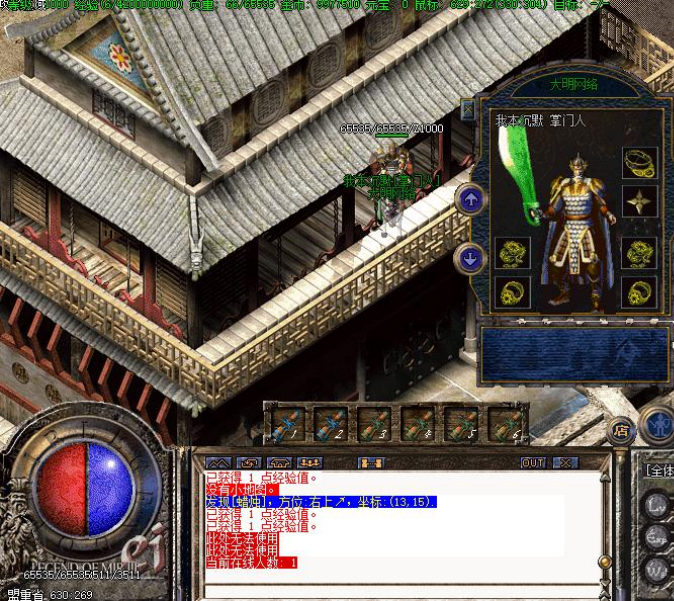Viewport: 674px width, 601px height.
Task: Click the up arrow beside the equipment panel
Action: [x=470, y=198]
